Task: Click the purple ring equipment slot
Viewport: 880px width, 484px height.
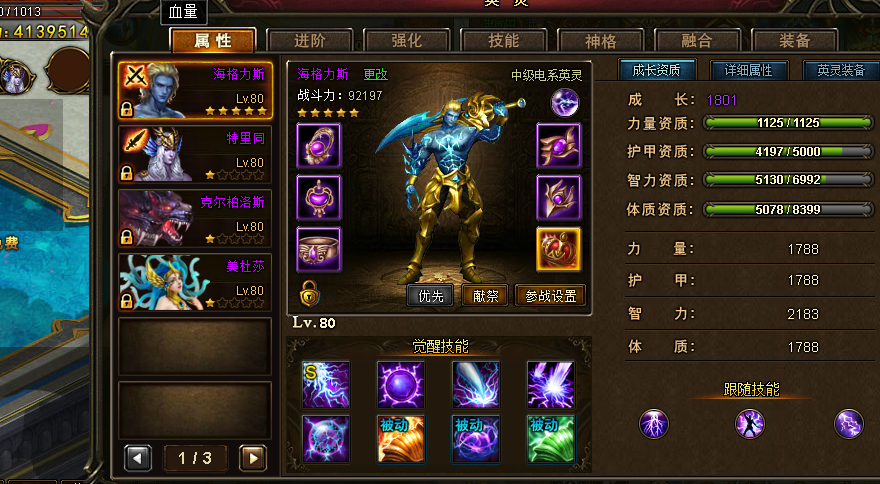Action: click(x=319, y=248)
